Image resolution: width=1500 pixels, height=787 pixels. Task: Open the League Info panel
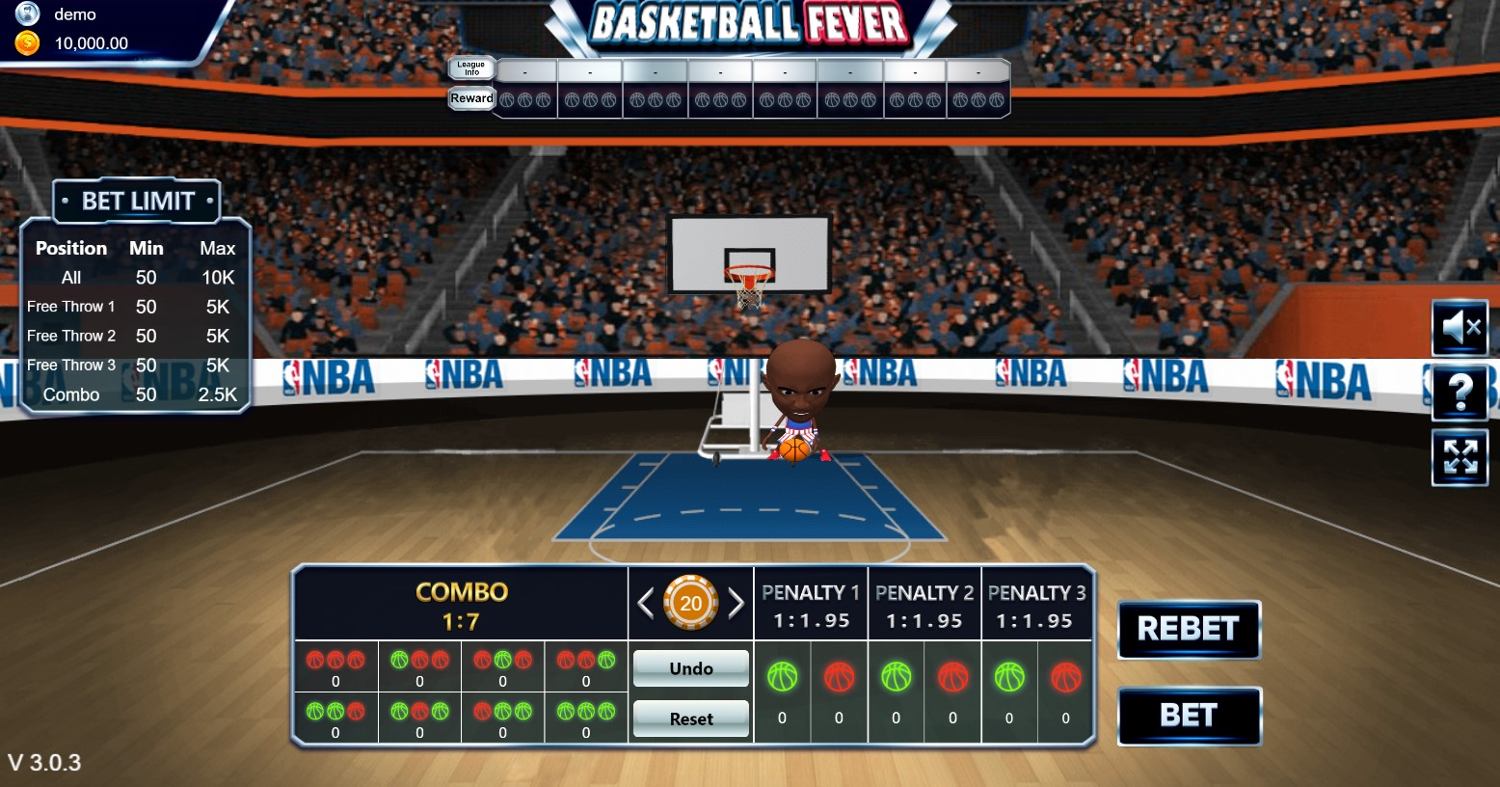(471, 68)
